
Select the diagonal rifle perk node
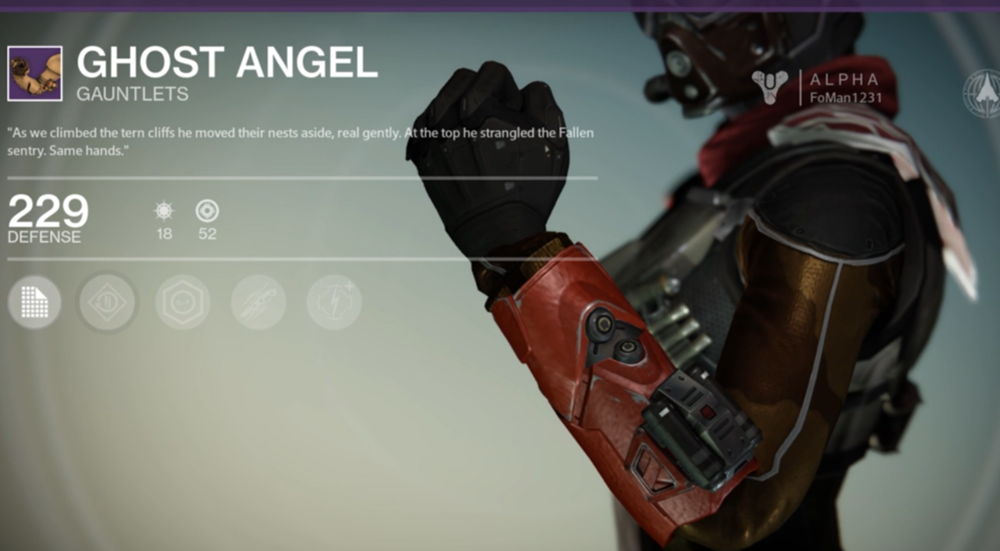[x=258, y=302]
